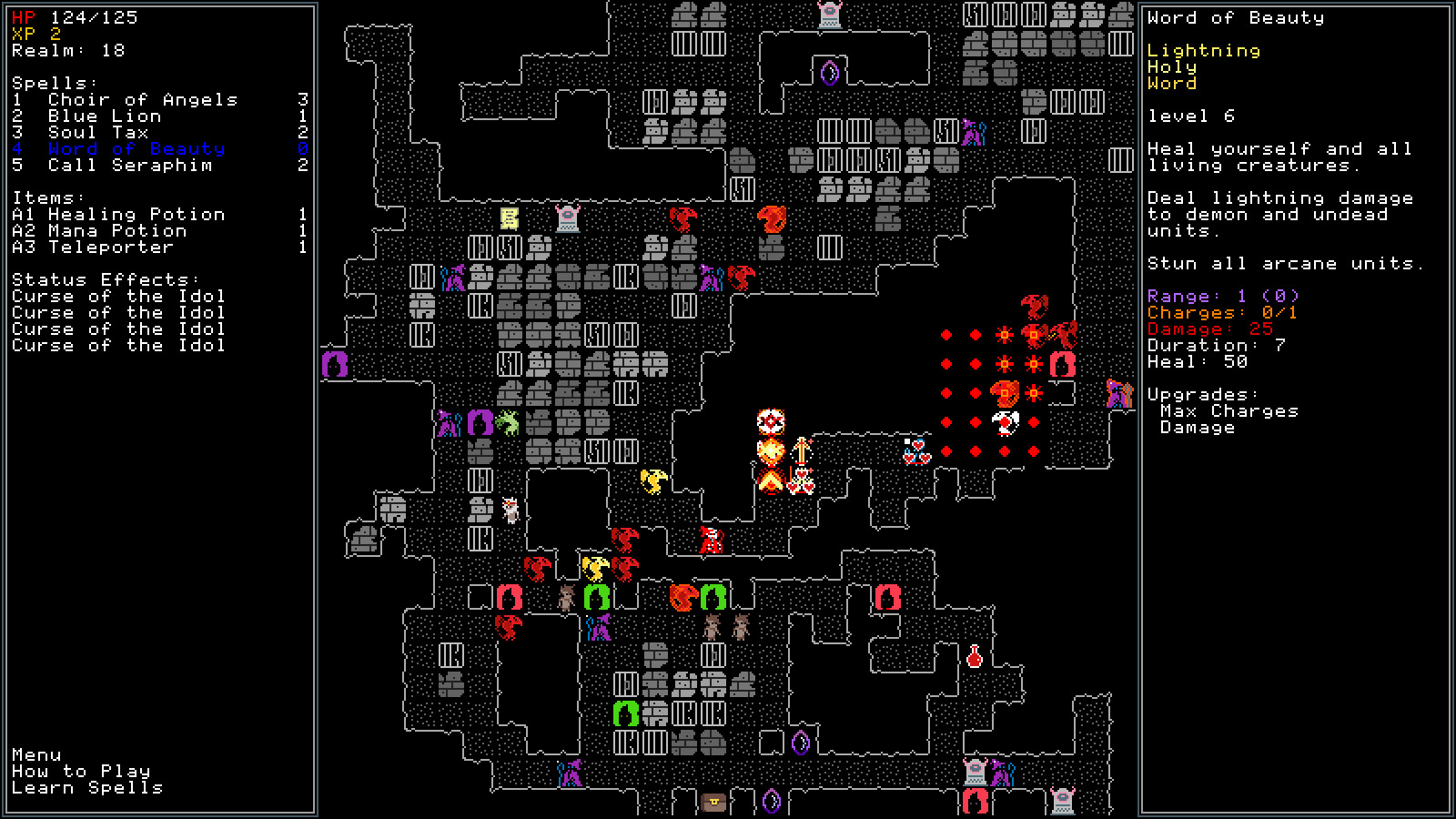
Task: Open Learn Spells
Action: pos(86,788)
